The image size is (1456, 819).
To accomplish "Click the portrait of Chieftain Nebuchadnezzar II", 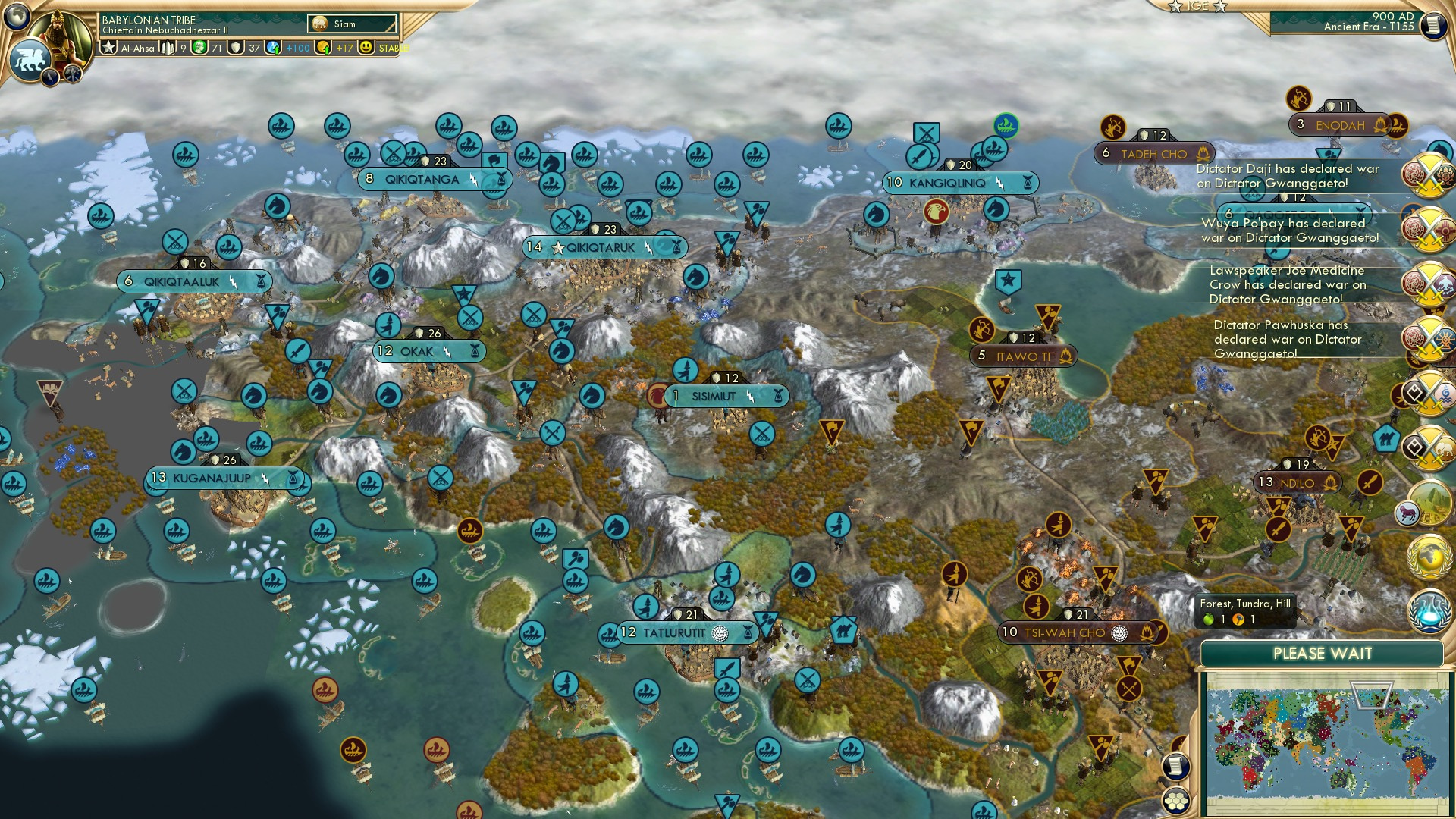I will 61,38.
